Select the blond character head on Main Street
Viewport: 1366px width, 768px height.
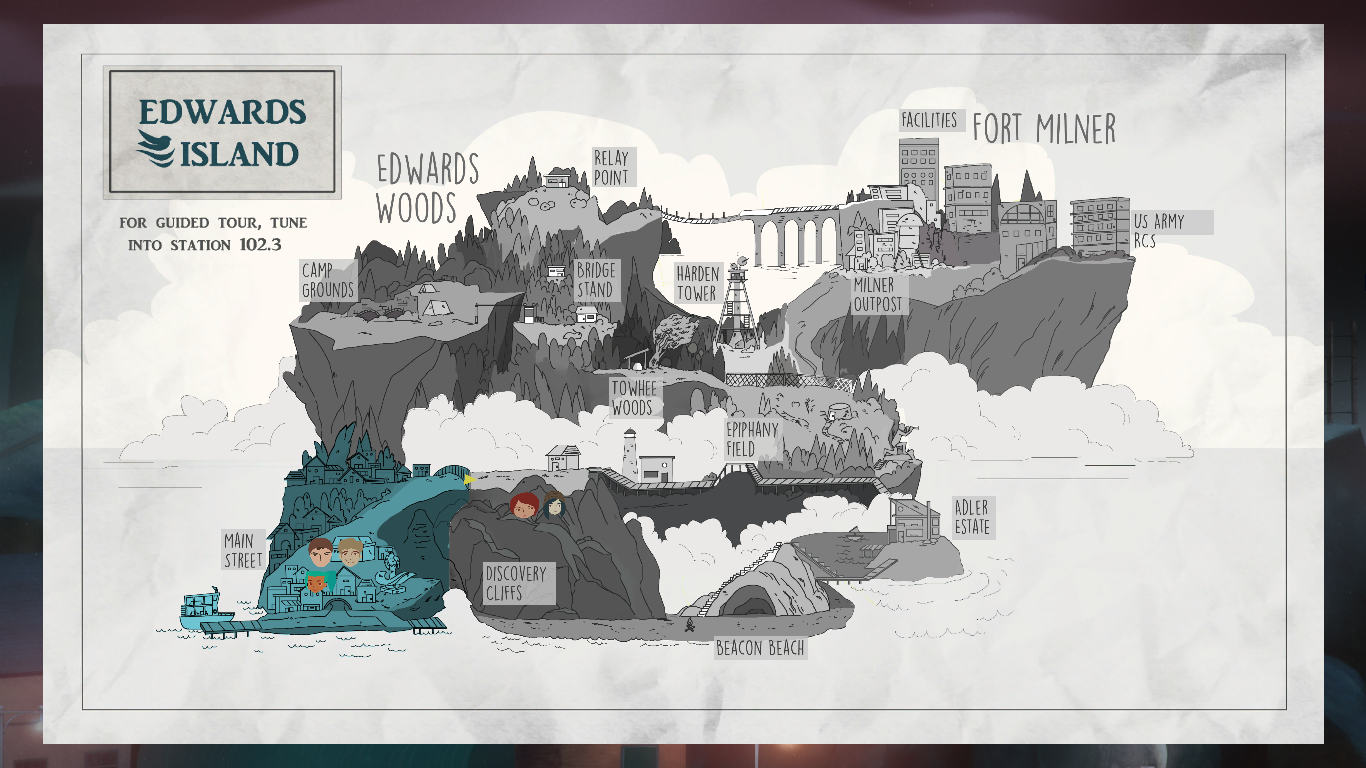tap(351, 551)
